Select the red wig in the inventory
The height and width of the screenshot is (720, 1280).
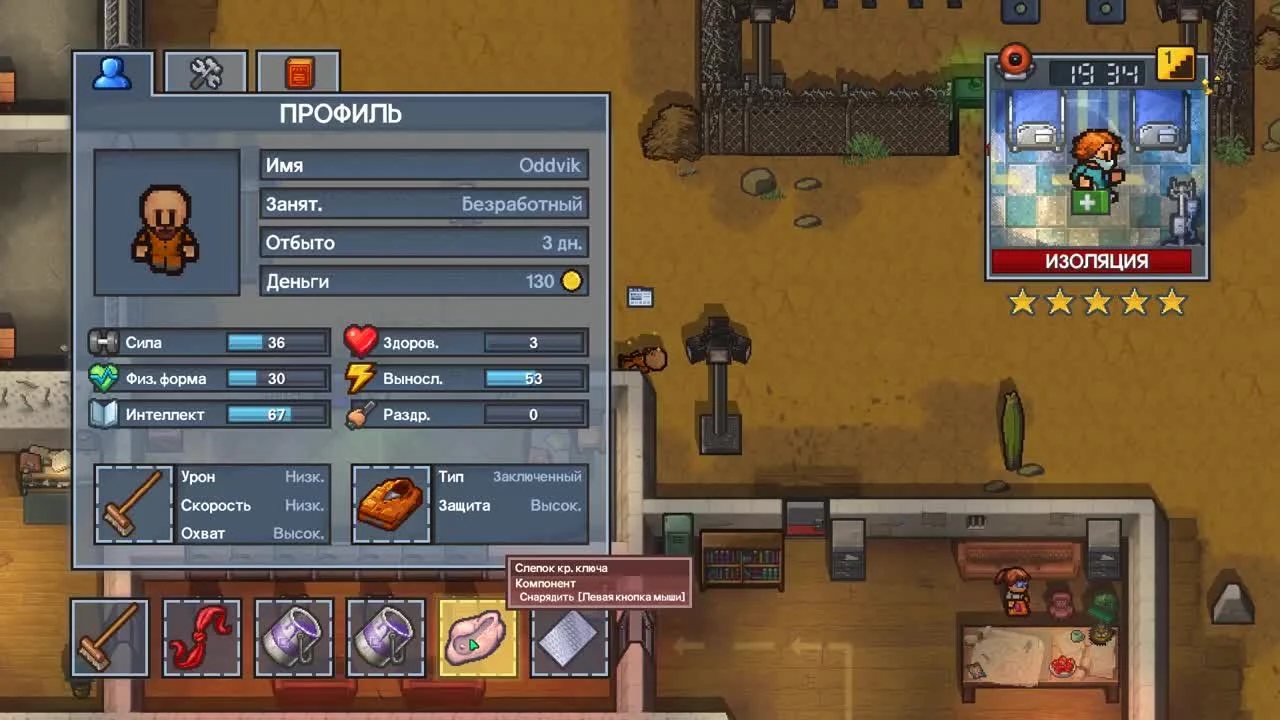(201, 637)
